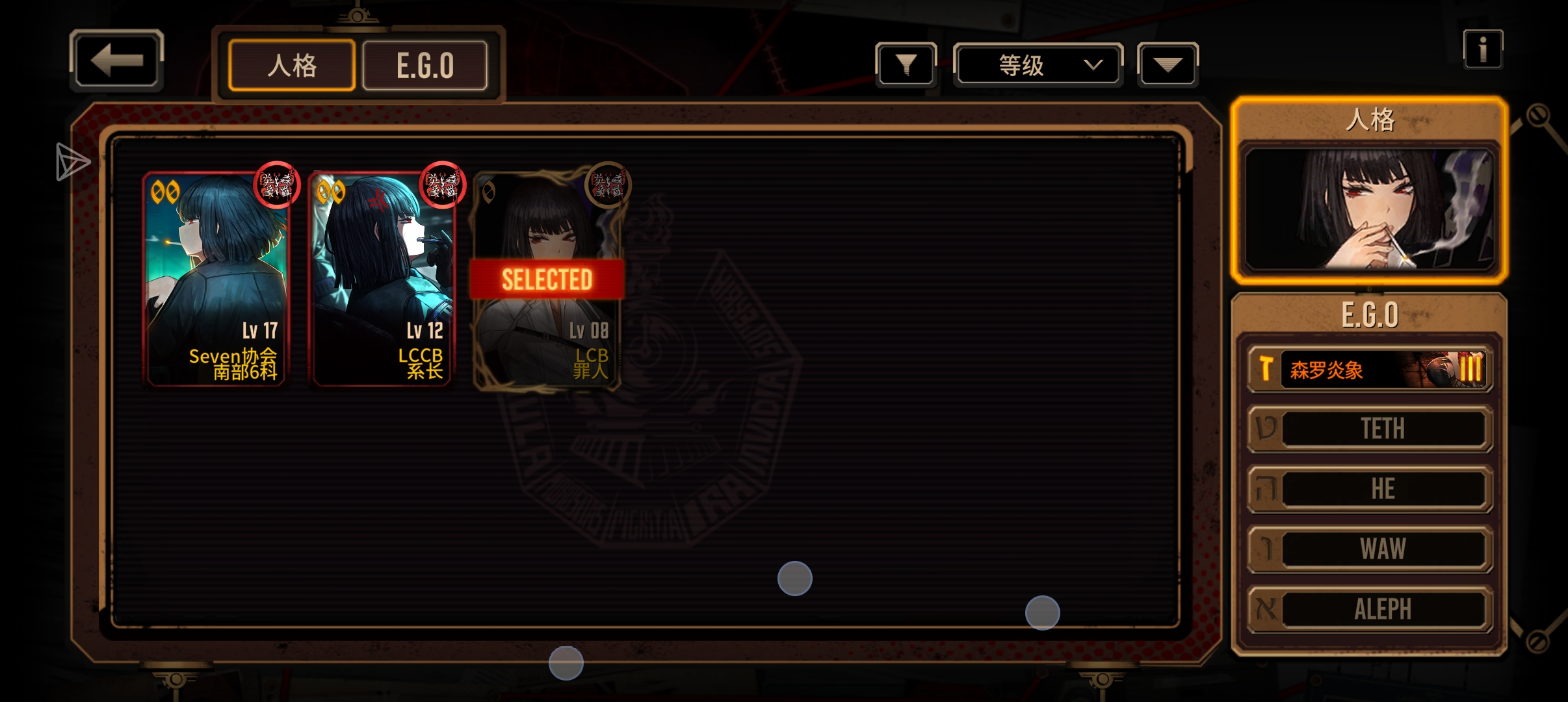Select the ALEPH E.G.O slot
The height and width of the screenshot is (702, 1568).
tap(1370, 609)
